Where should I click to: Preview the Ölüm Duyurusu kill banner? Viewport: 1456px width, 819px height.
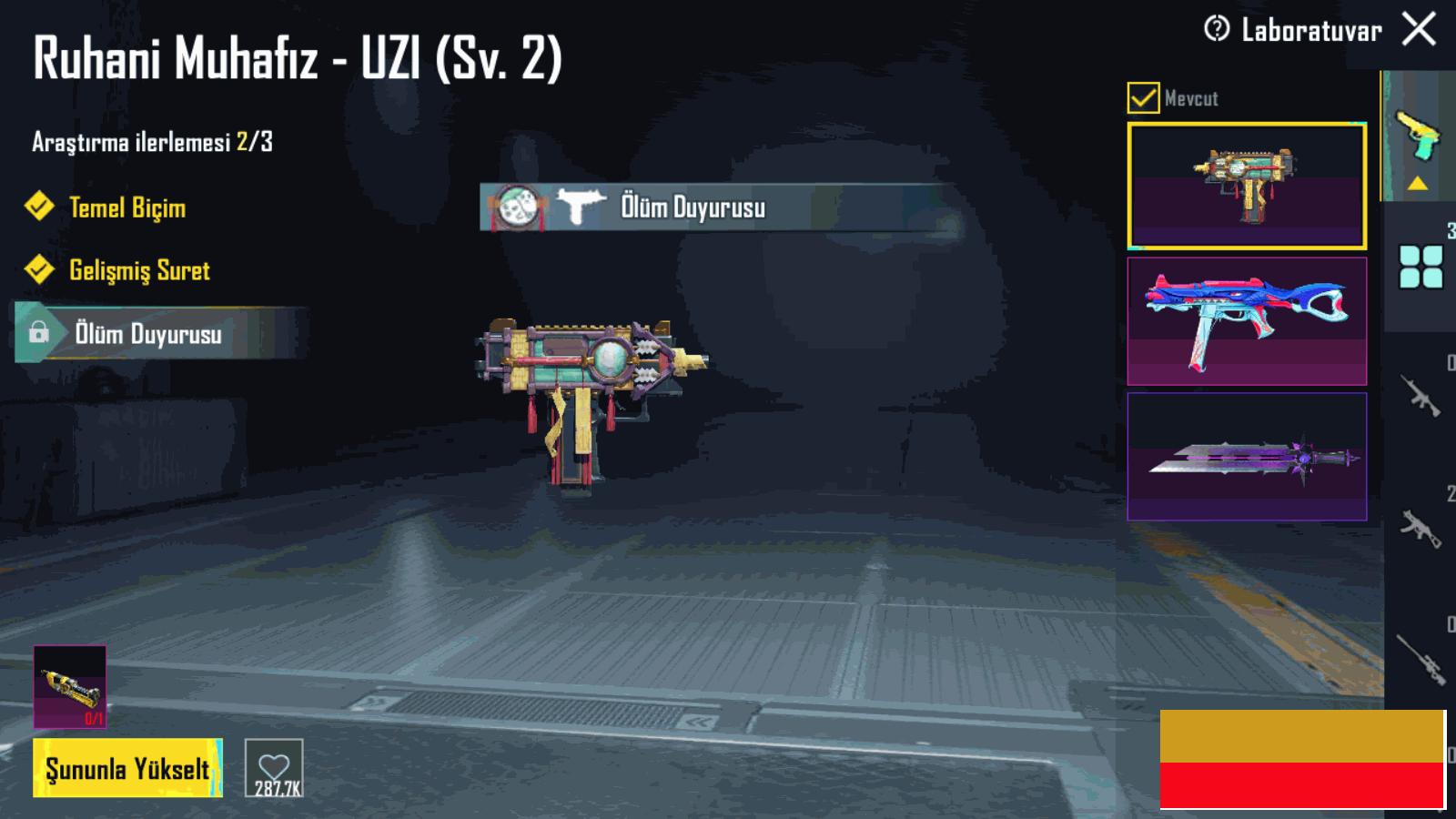(692, 207)
